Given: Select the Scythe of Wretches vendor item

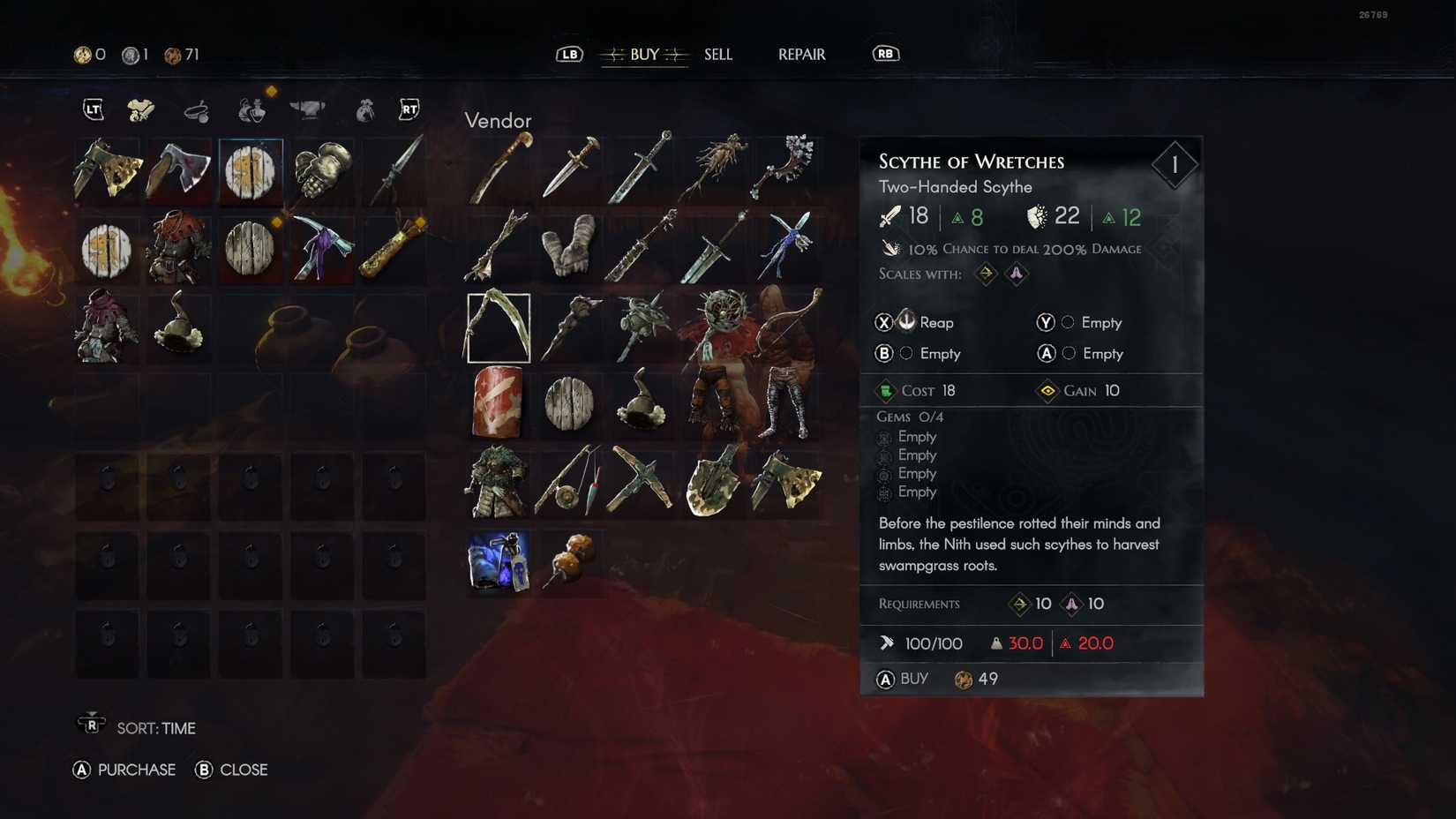Looking at the screenshot, I should [x=498, y=327].
